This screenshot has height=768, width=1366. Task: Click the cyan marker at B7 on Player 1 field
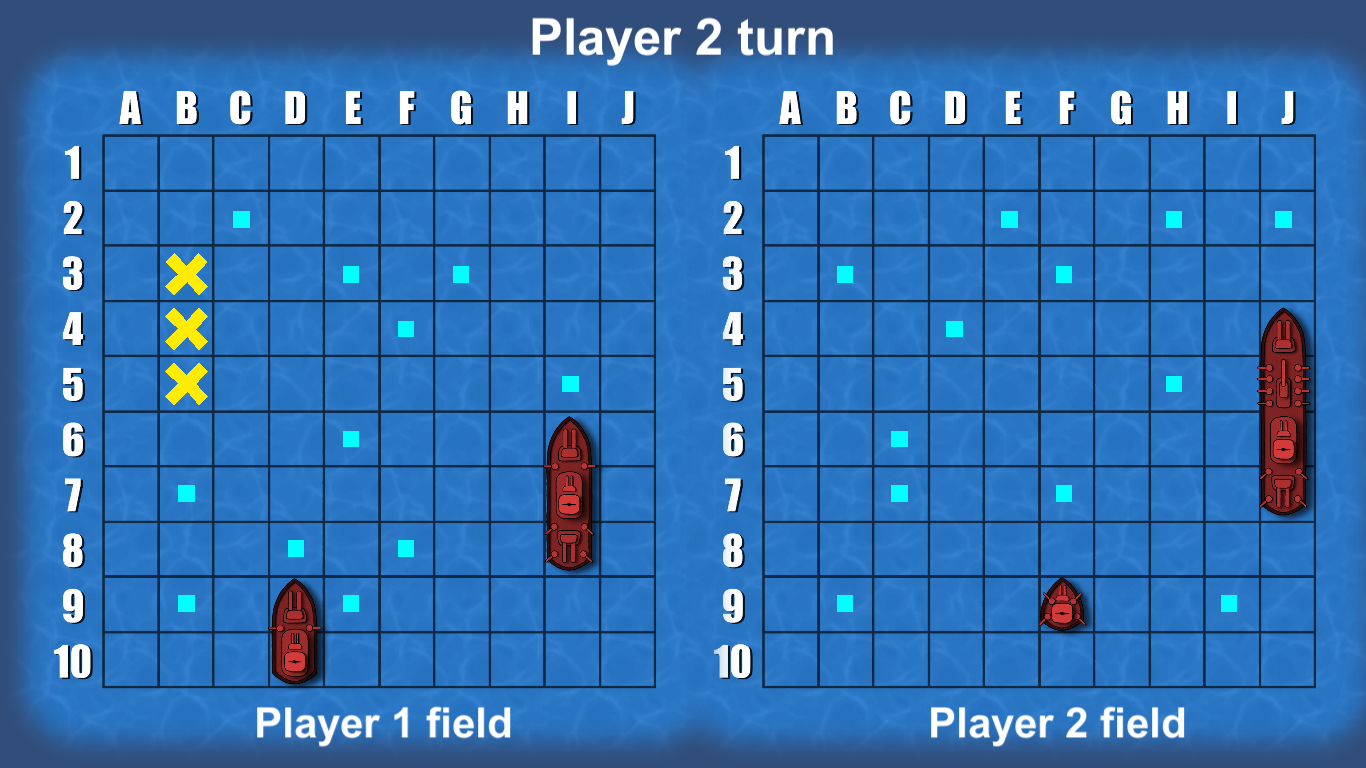(186, 492)
